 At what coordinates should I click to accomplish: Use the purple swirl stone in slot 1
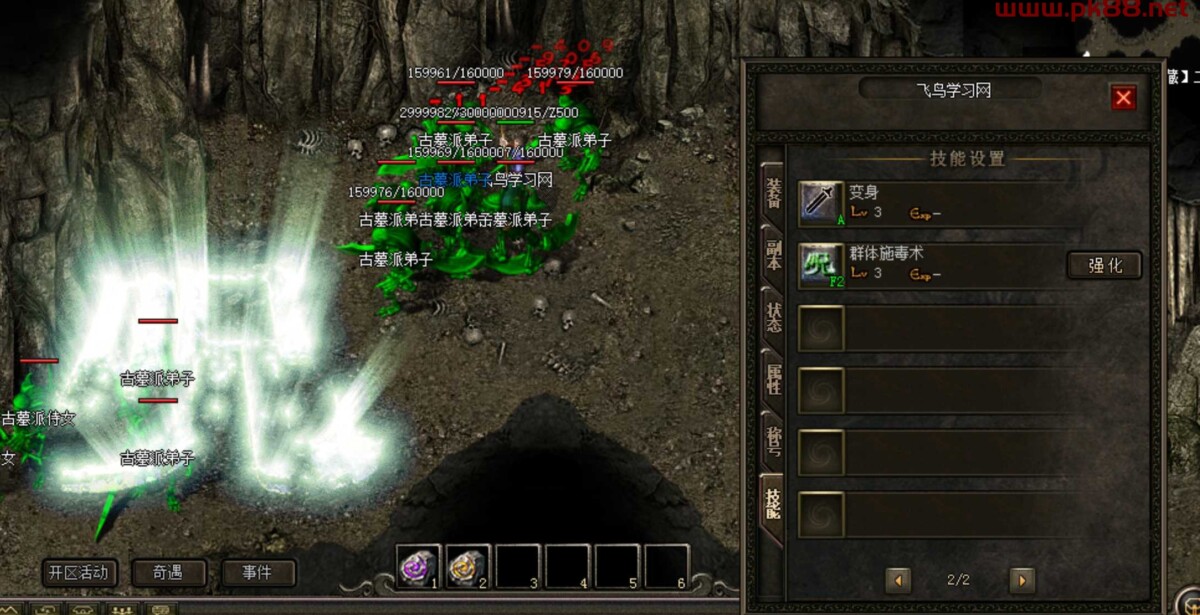tap(418, 566)
